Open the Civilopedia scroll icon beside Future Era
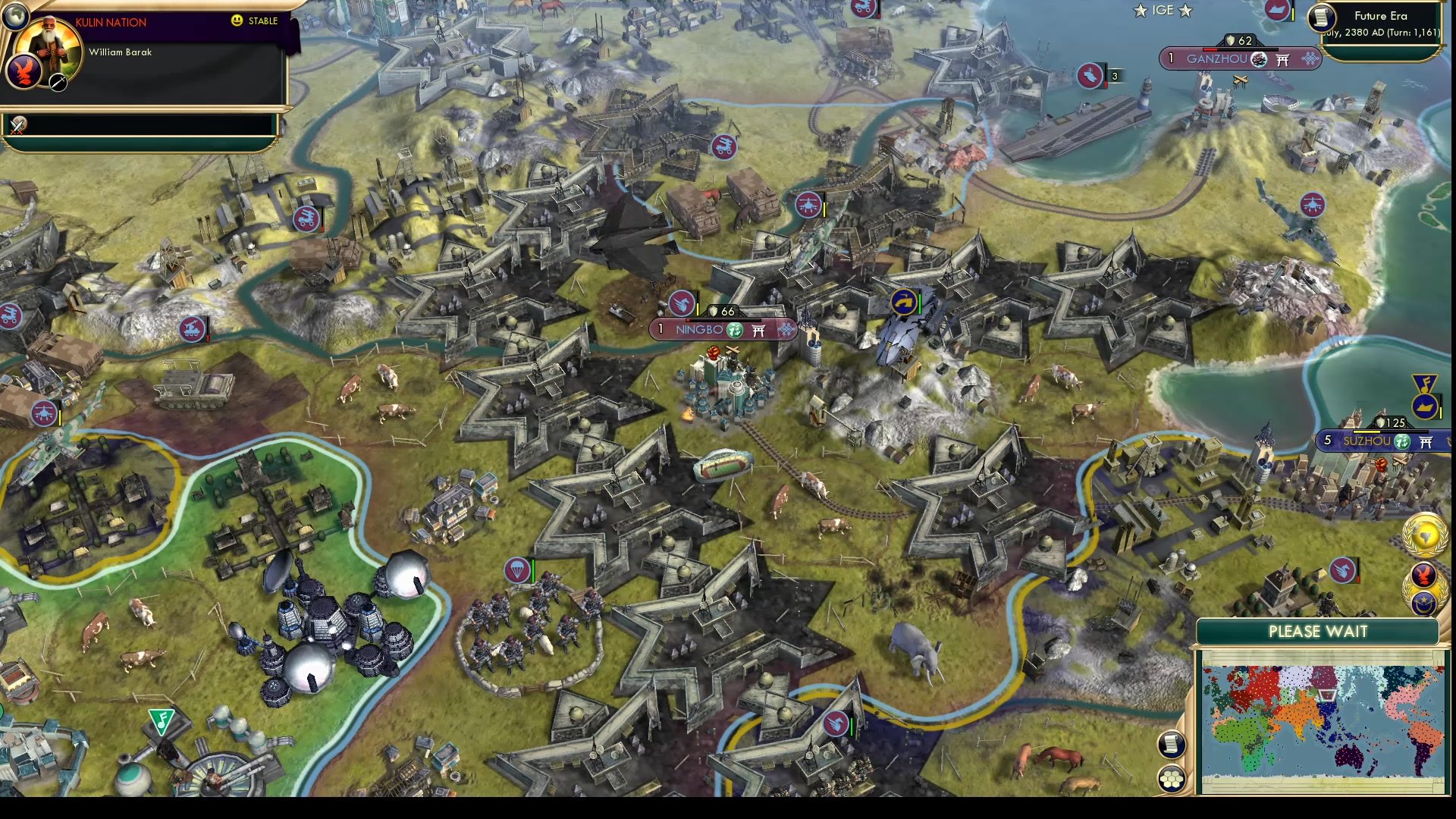 pyautogui.click(x=1322, y=18)
